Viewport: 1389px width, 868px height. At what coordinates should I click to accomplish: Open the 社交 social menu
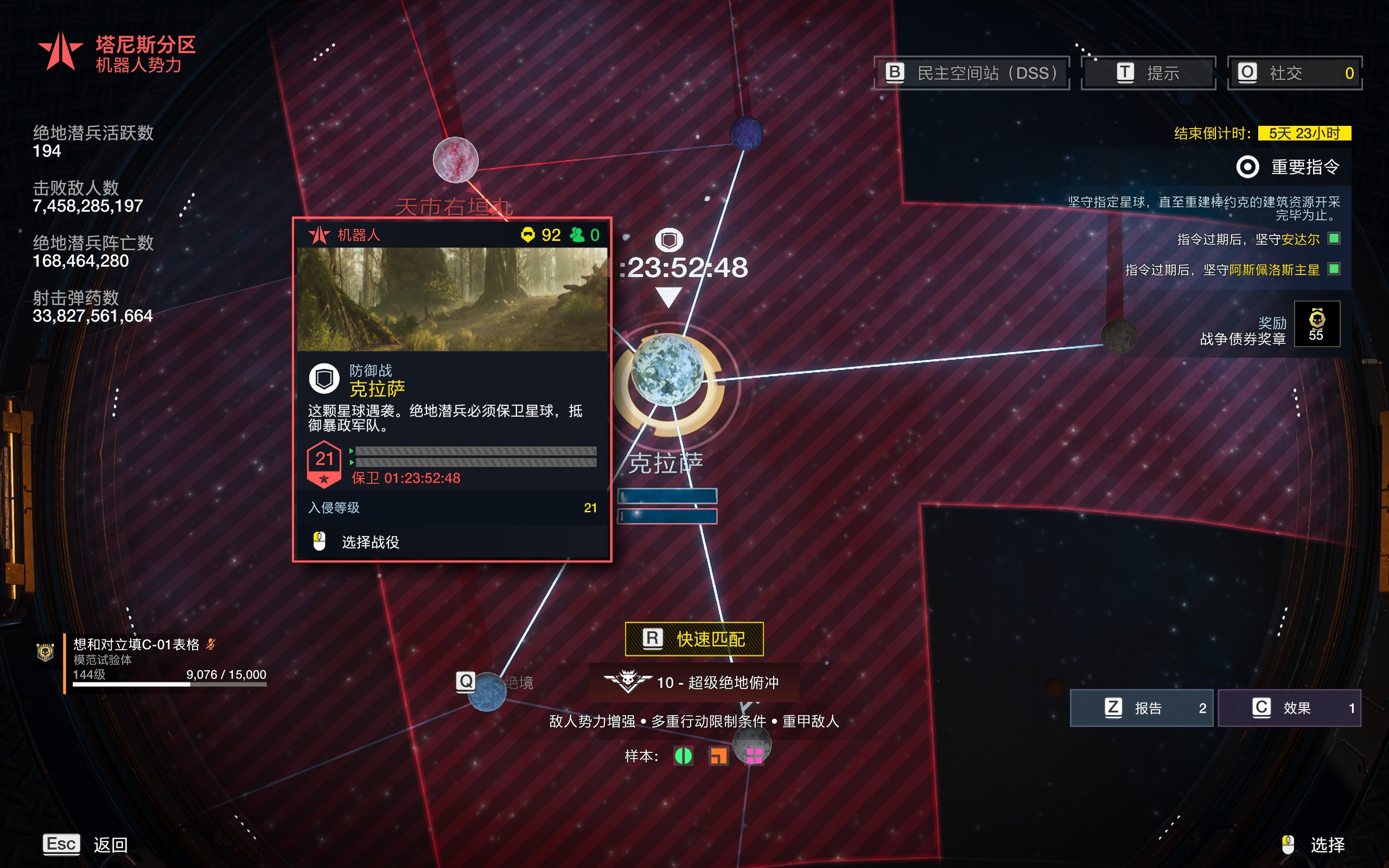[x=1294, y=73]
